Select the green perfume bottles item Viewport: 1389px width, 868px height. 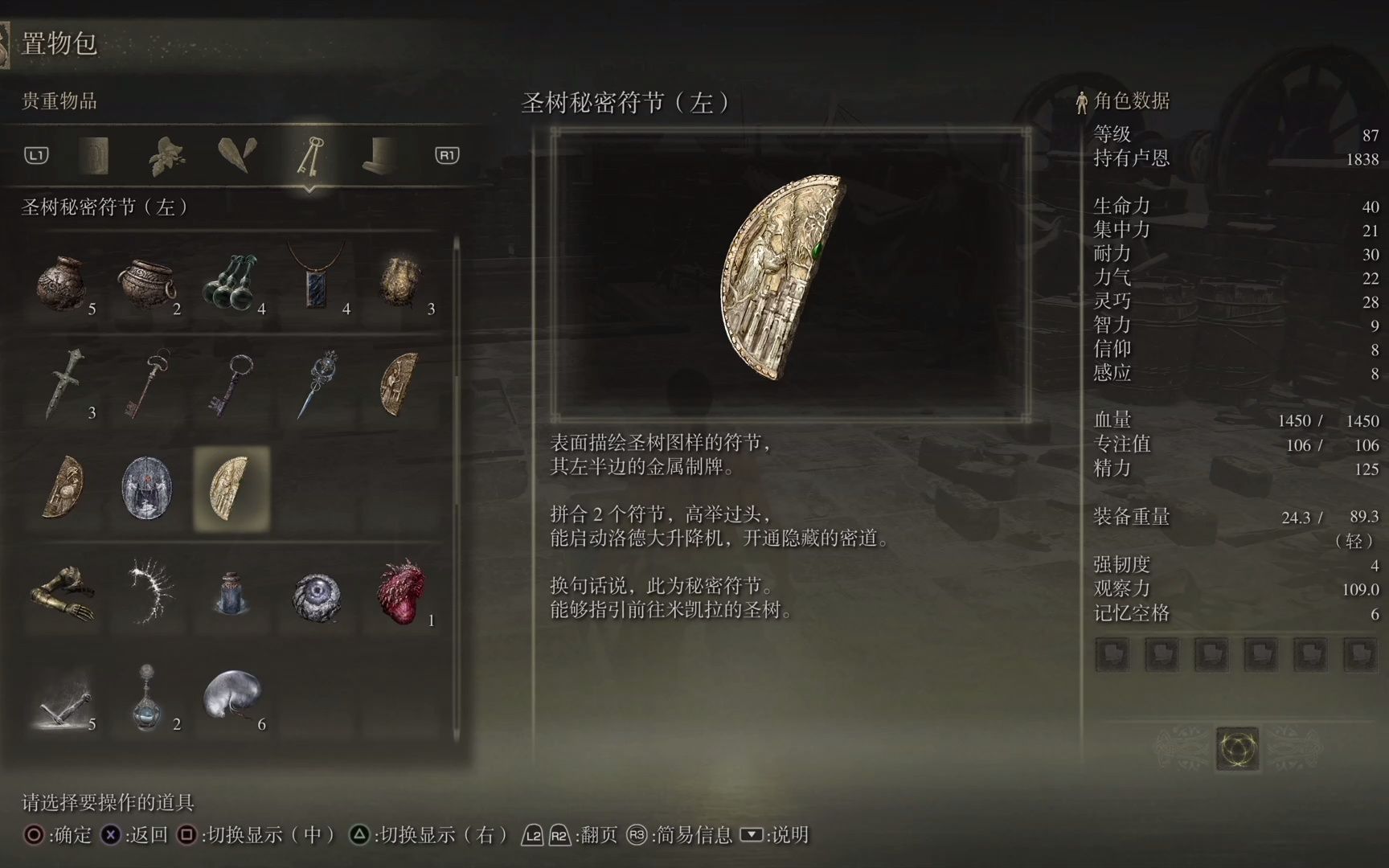[232, 284]
